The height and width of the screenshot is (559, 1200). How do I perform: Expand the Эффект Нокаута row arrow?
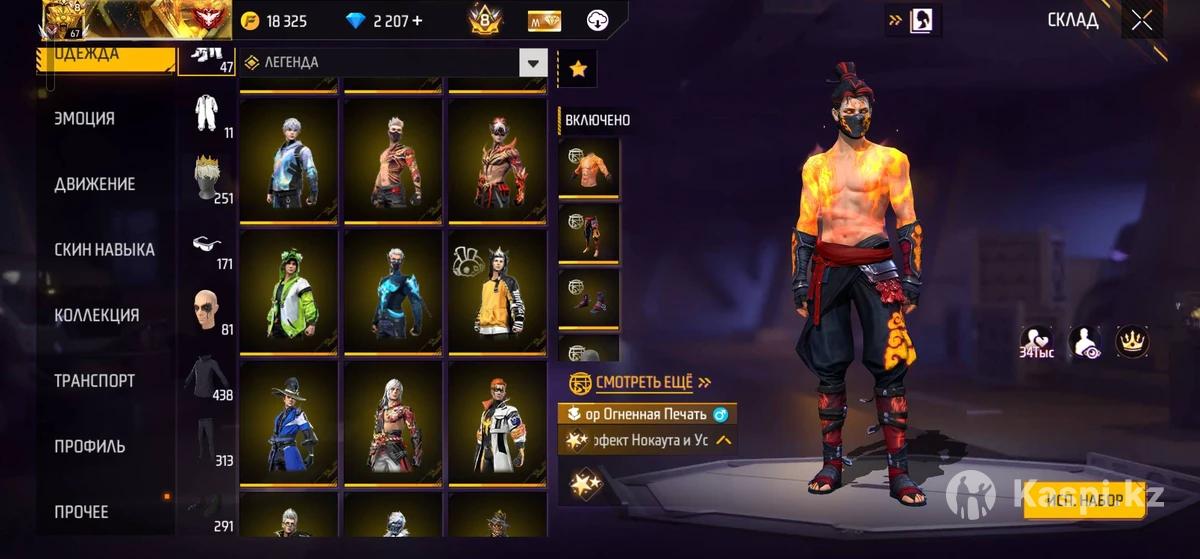tap(723, 440)
